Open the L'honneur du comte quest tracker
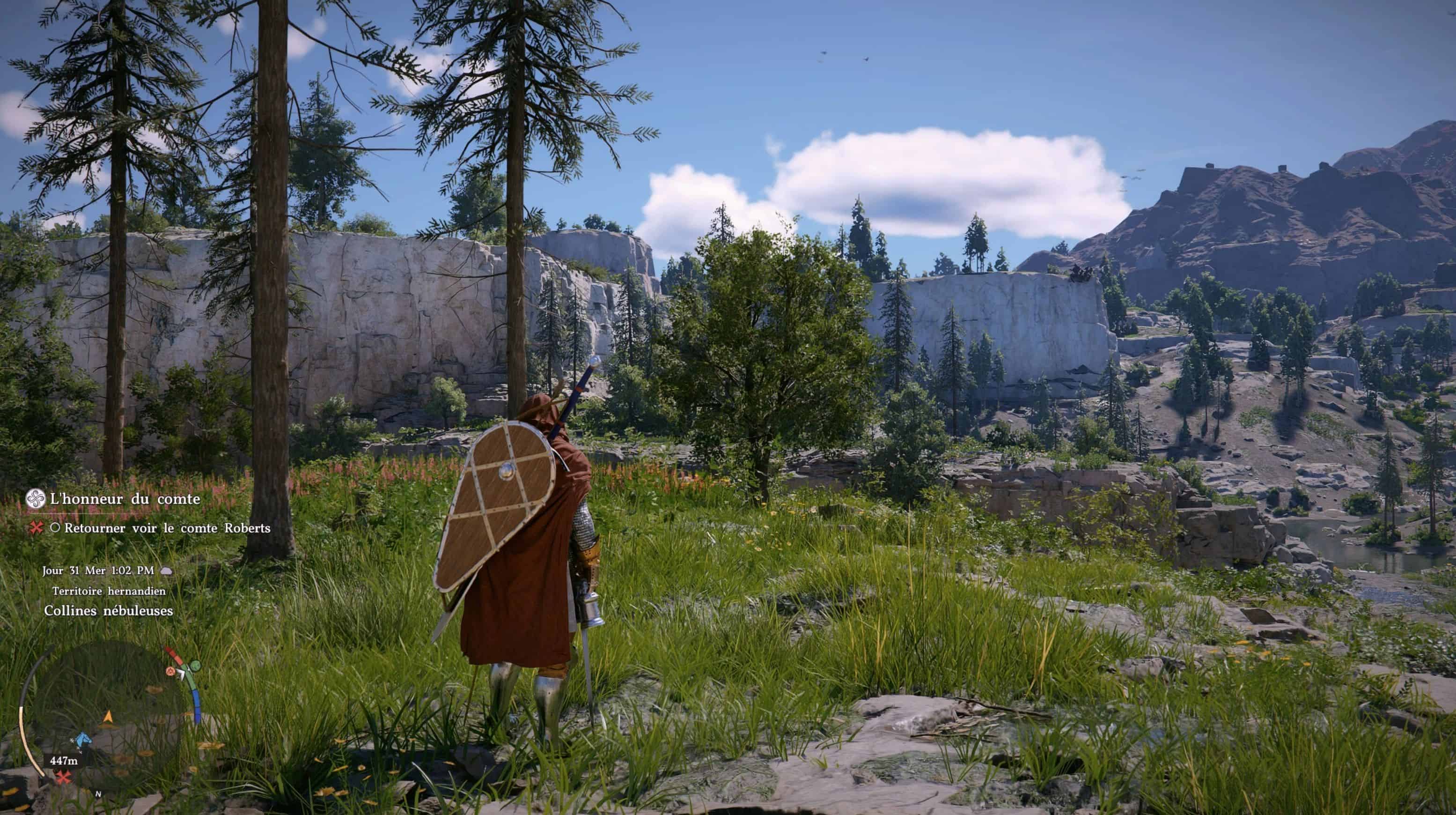The width and height of the screenshot is (1456, 815). click(125, 499)
